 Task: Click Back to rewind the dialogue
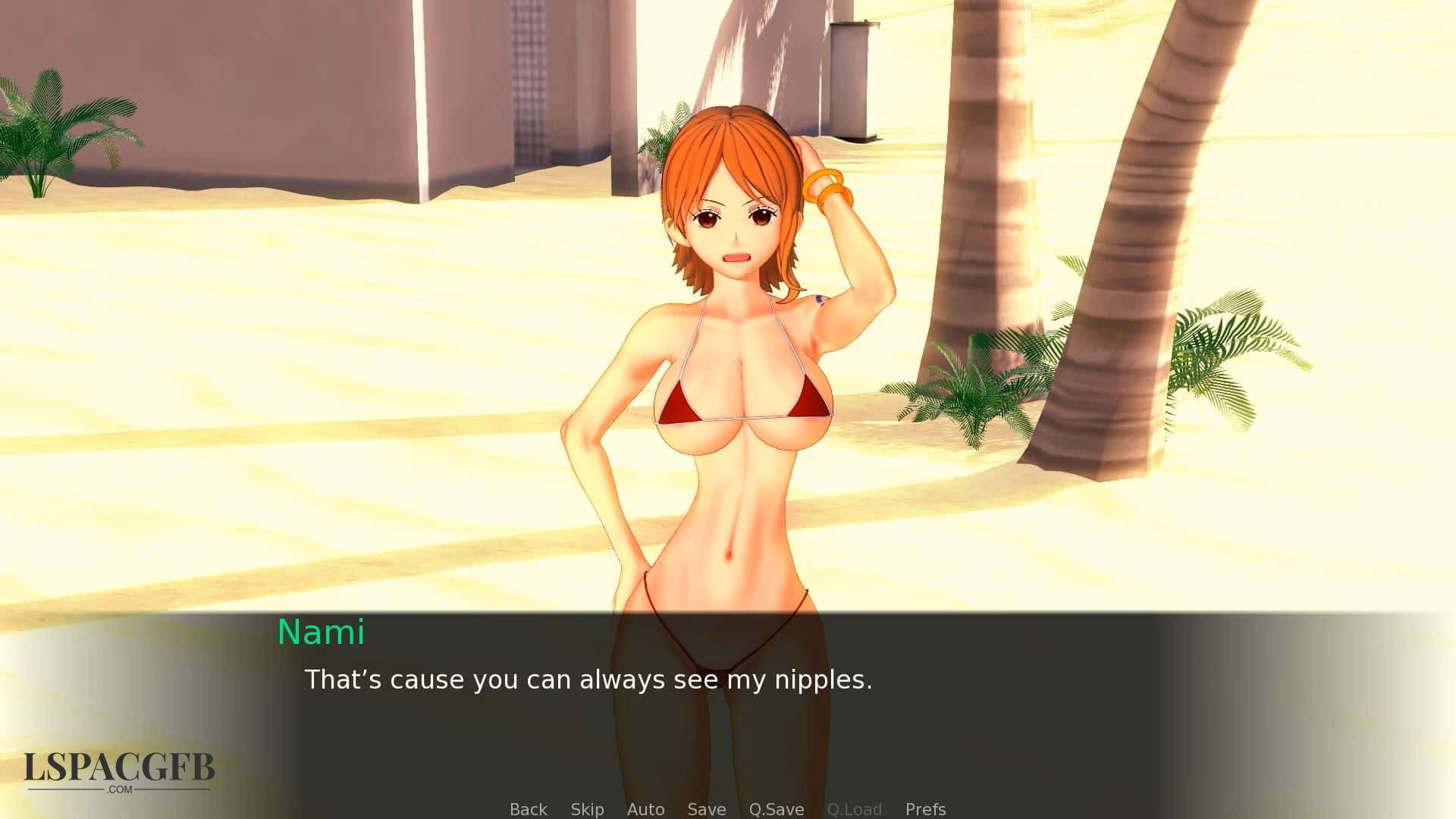(528, 809)
